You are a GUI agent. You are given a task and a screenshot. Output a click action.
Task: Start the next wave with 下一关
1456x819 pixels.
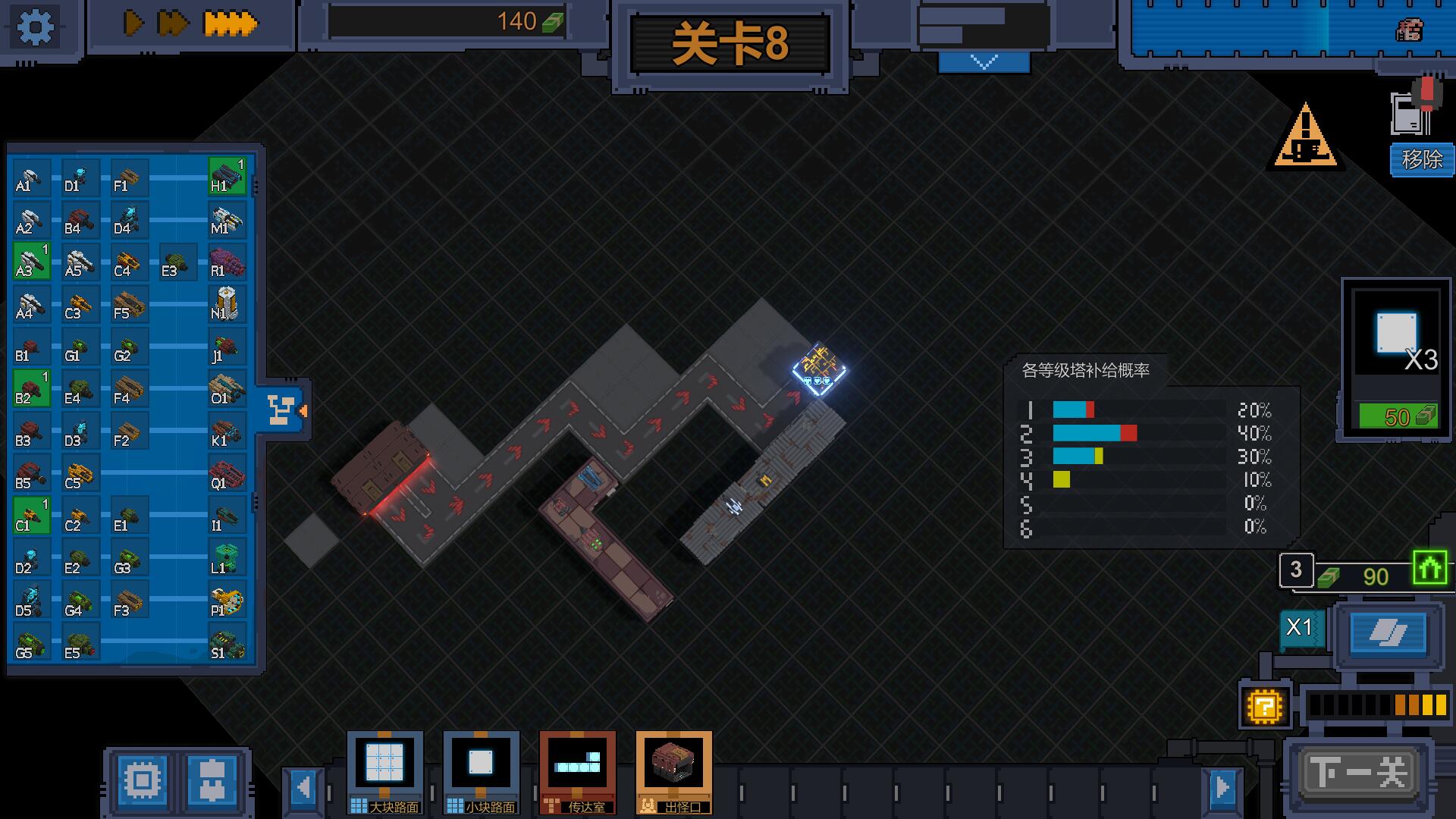pos(1357,773)
